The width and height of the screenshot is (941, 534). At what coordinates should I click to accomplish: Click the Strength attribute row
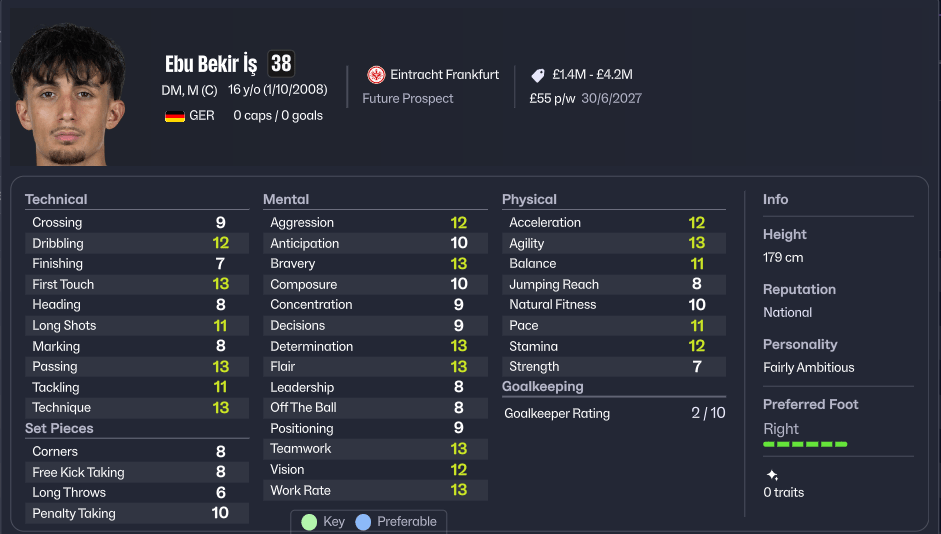tap(613, 366)
